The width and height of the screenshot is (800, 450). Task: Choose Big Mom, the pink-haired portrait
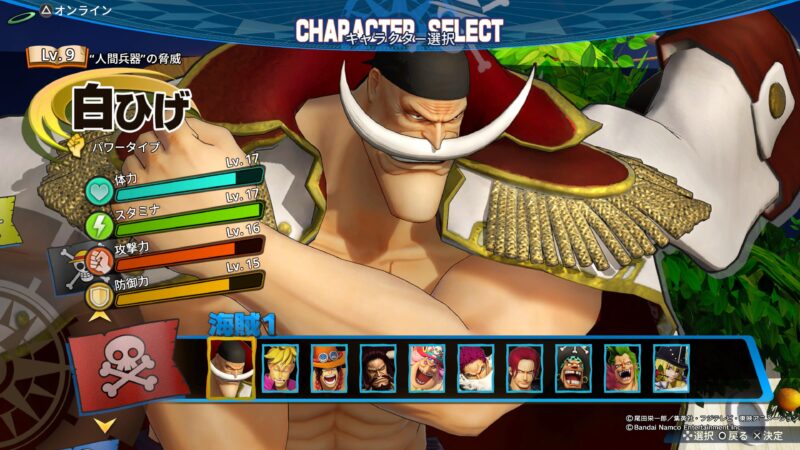(426, 368)
